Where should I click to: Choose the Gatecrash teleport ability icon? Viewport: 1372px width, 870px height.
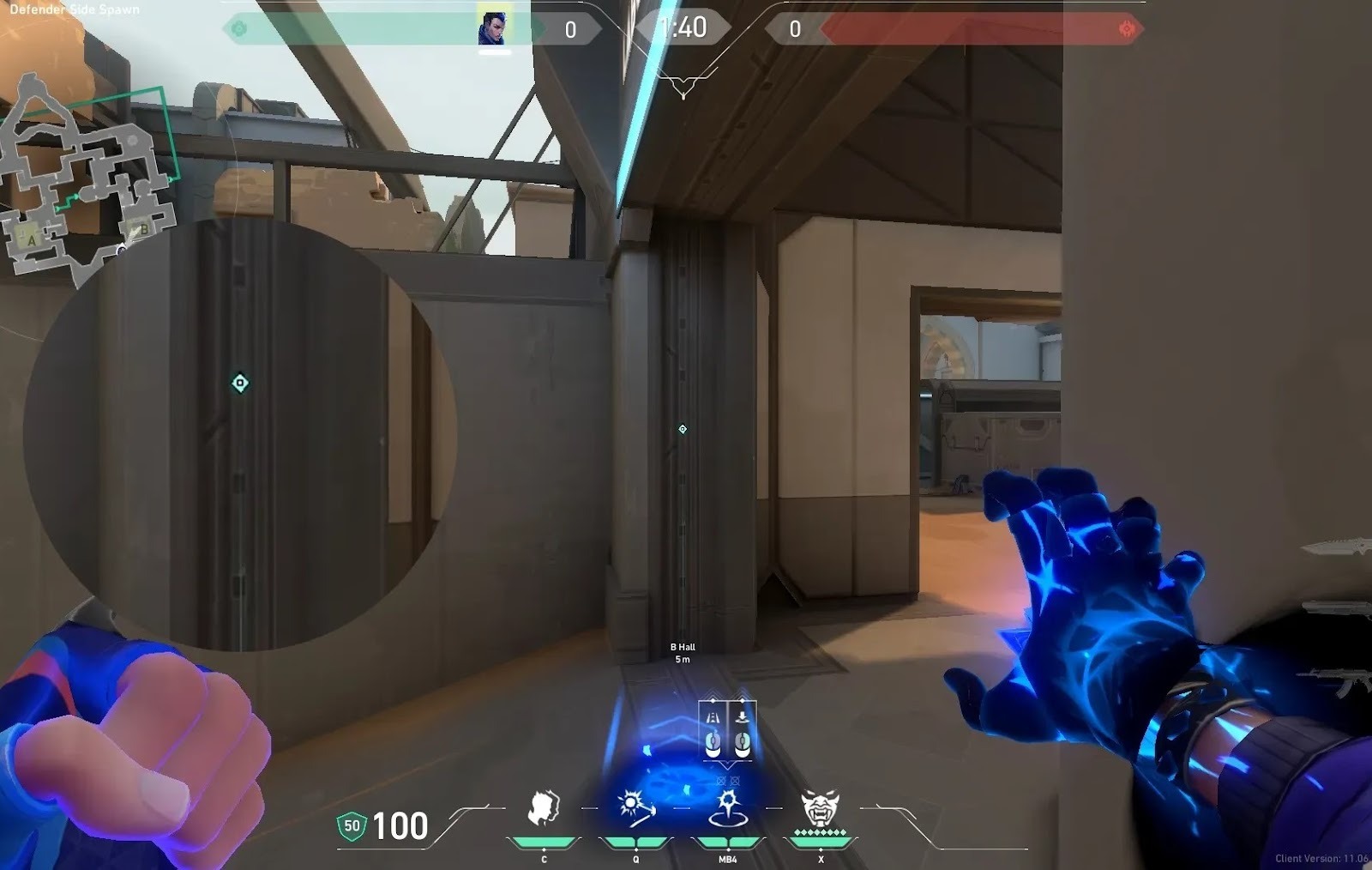tap(728, 808)
